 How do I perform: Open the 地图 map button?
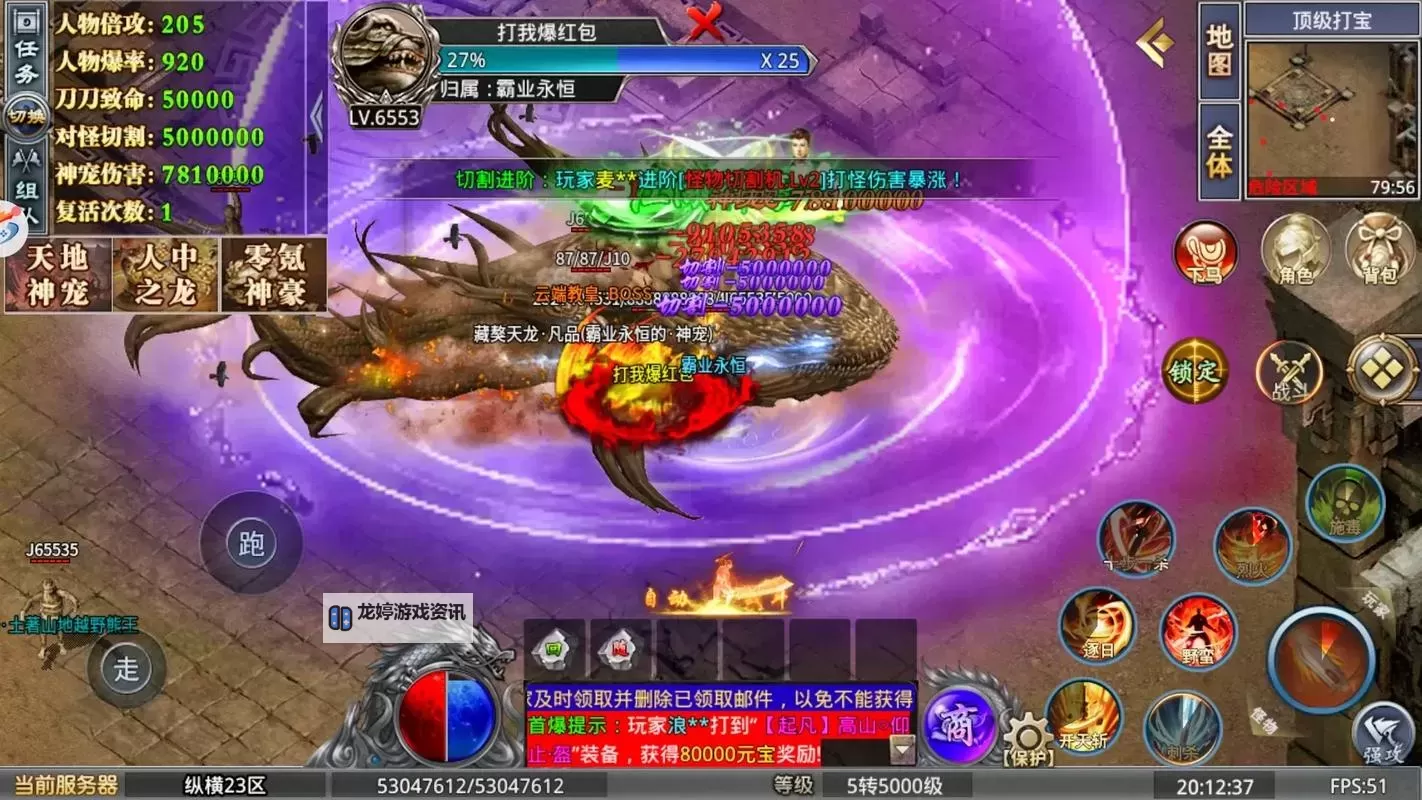(1219, 50)
